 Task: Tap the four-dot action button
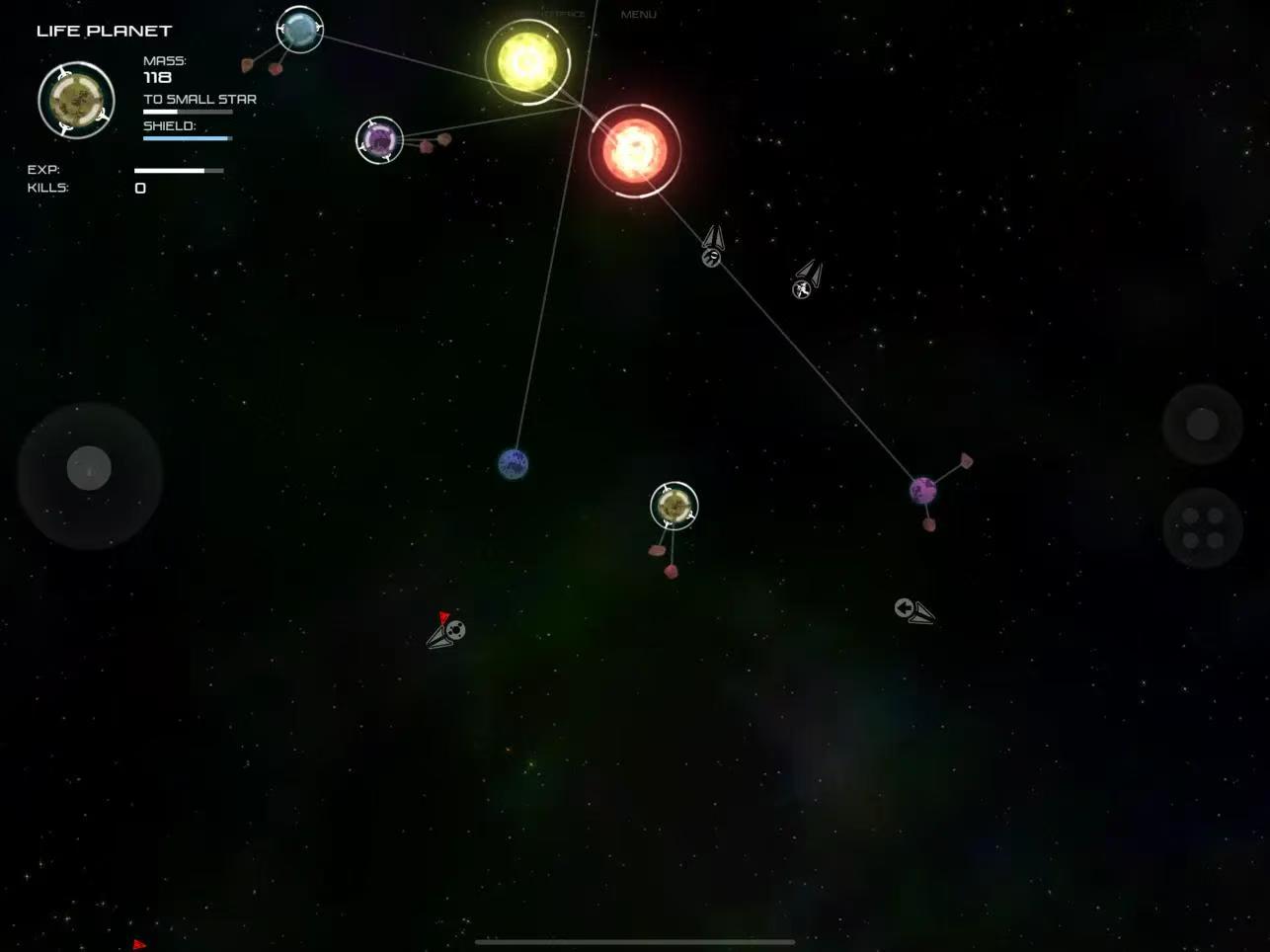[x=1202, y=527]
